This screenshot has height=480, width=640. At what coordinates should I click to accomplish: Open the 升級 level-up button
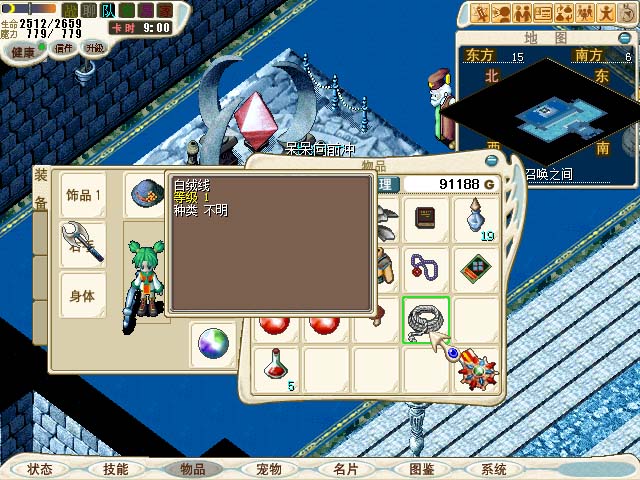[94, 47]
